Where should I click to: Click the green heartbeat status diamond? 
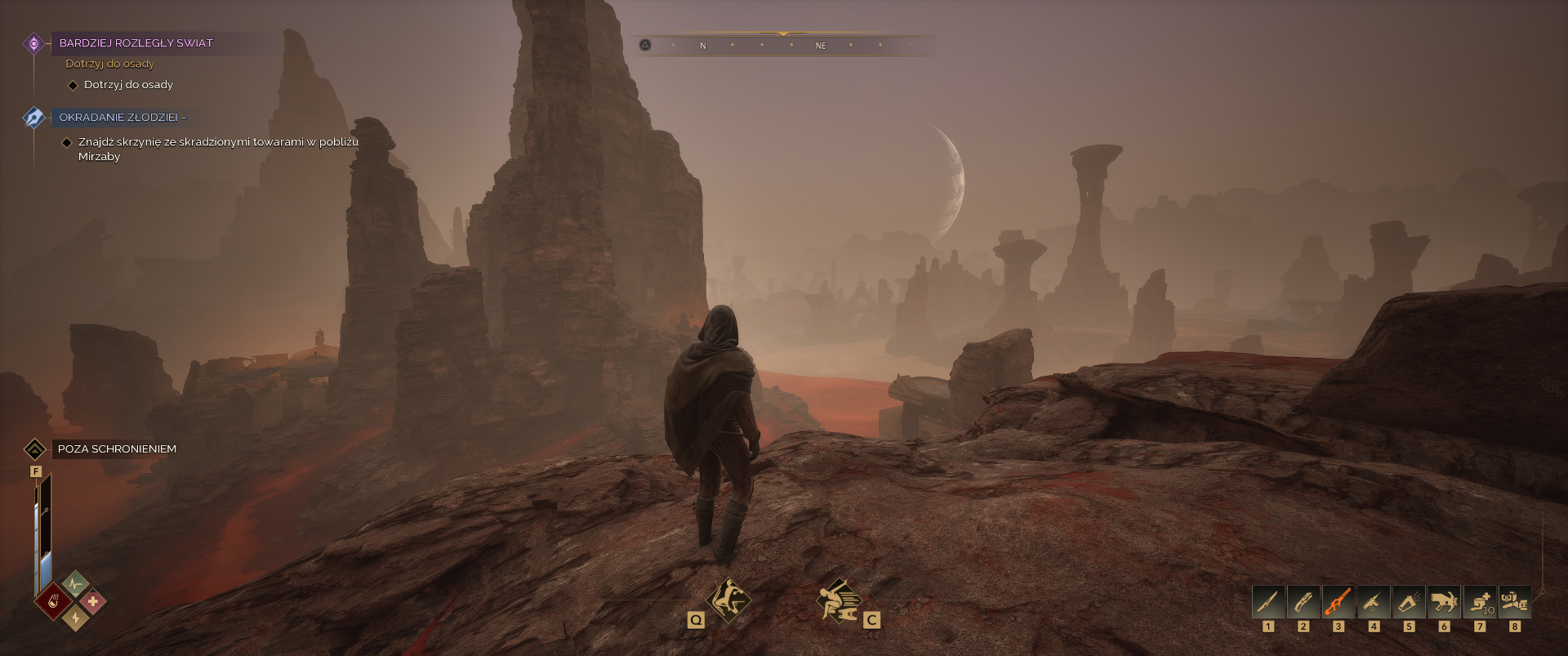pyautogui.click(x=75, y=583)
